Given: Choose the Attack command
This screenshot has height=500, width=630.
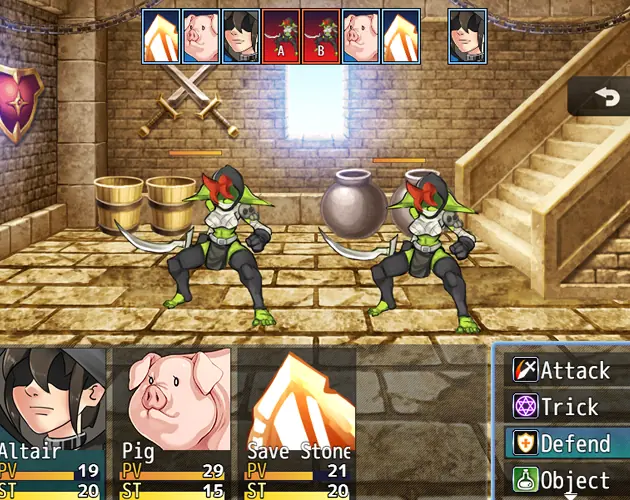Looking at the screenshot, I should click(x=563, y=371).
